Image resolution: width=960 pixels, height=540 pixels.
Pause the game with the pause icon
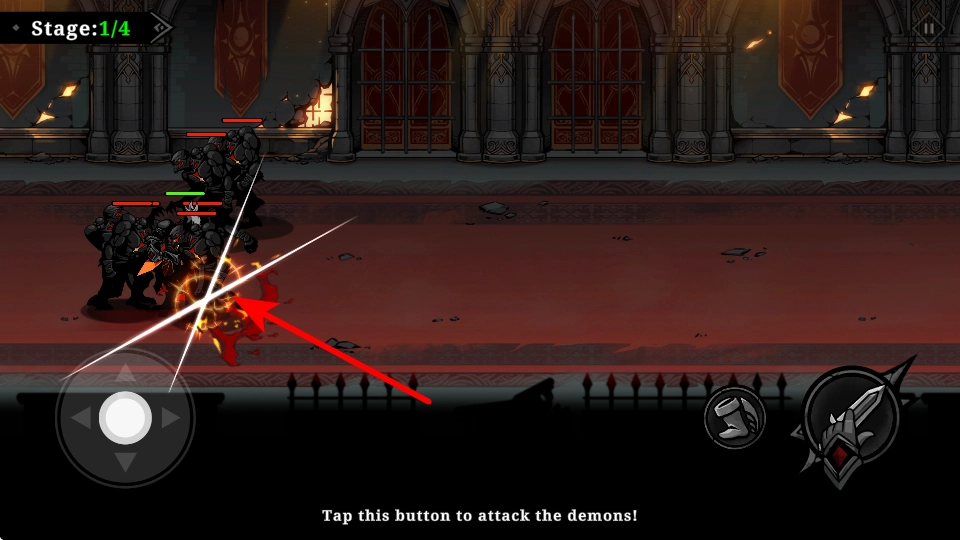(x=929, y=28)
